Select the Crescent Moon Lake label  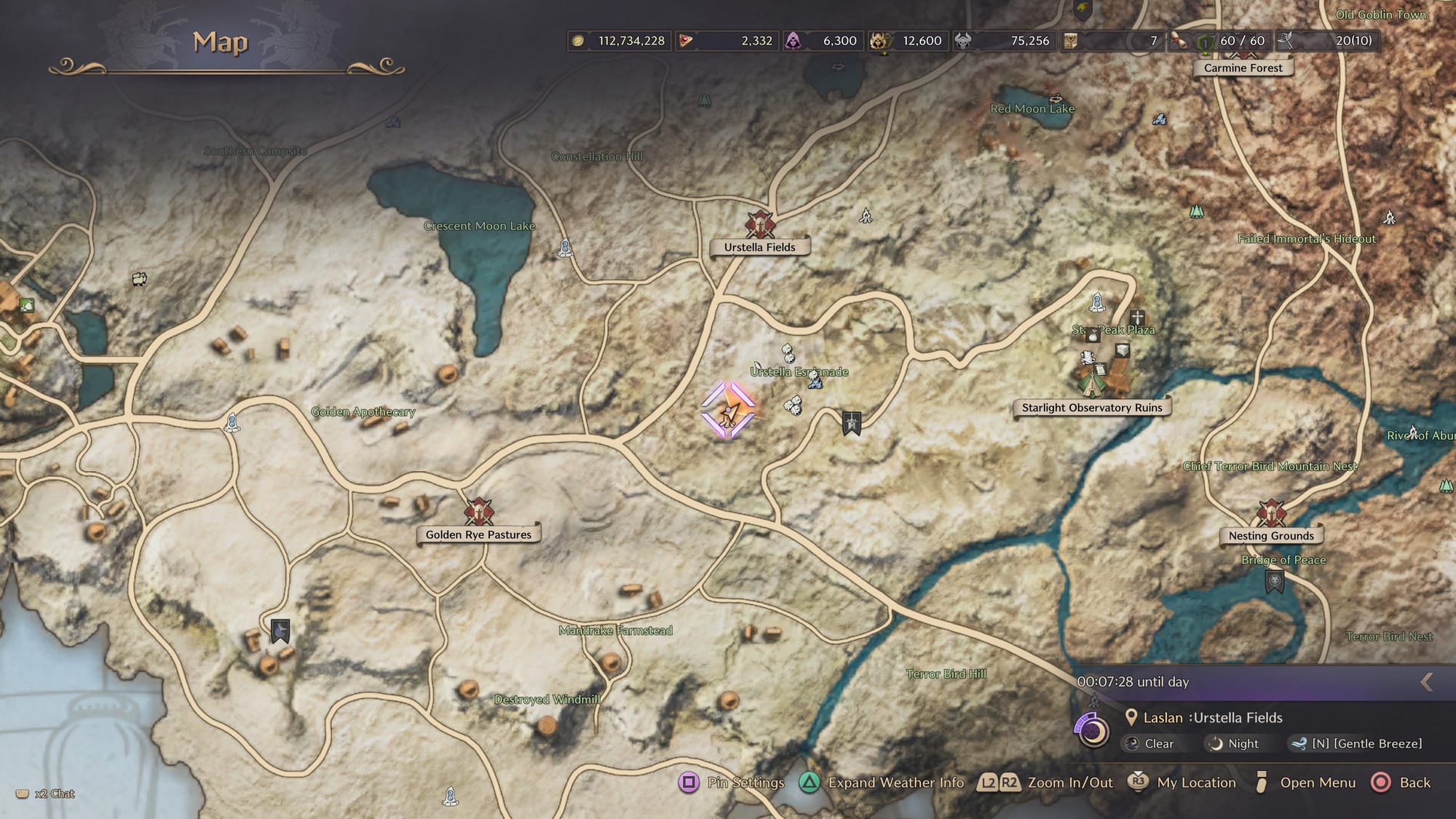[x=479, y=226]
